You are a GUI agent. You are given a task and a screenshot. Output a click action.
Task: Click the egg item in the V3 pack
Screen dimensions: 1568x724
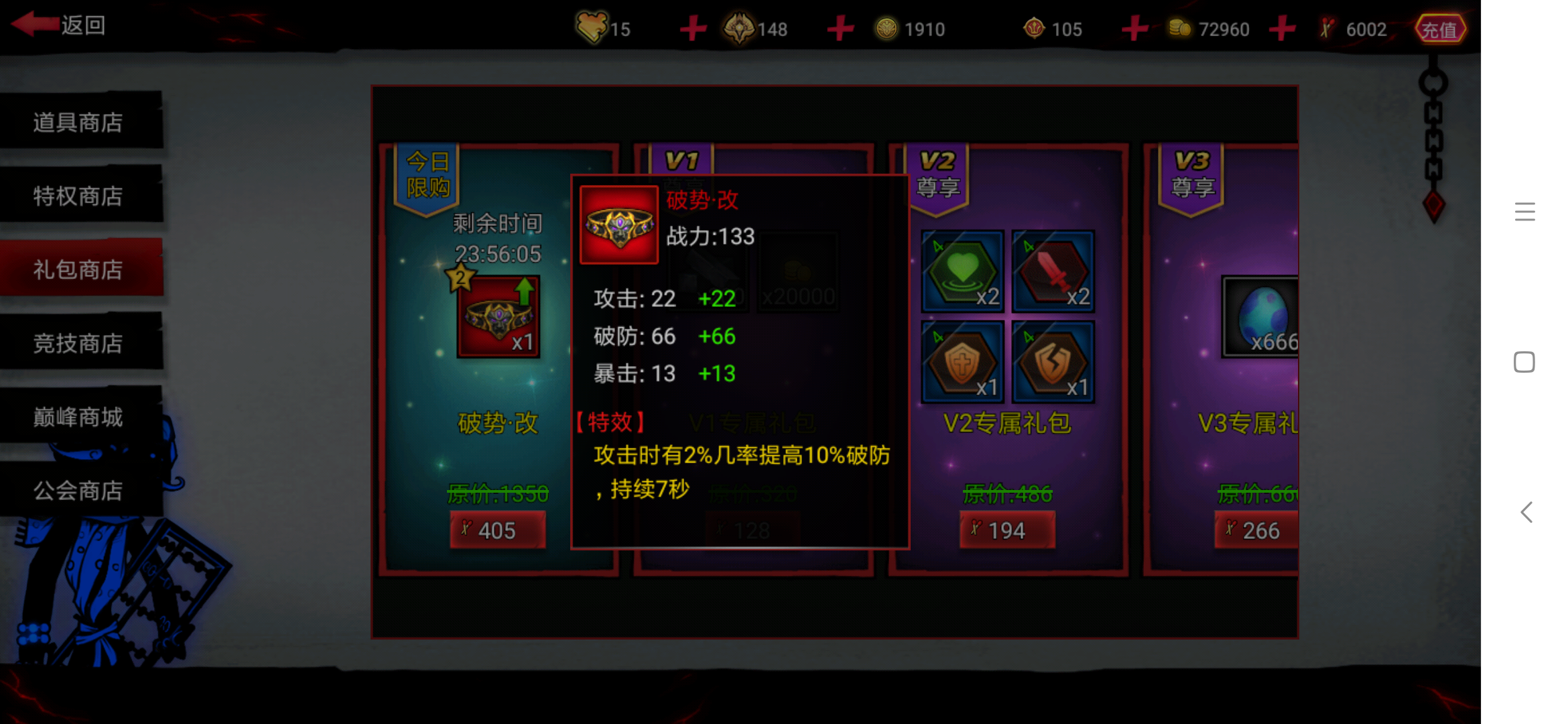[x=1262, y=315]
